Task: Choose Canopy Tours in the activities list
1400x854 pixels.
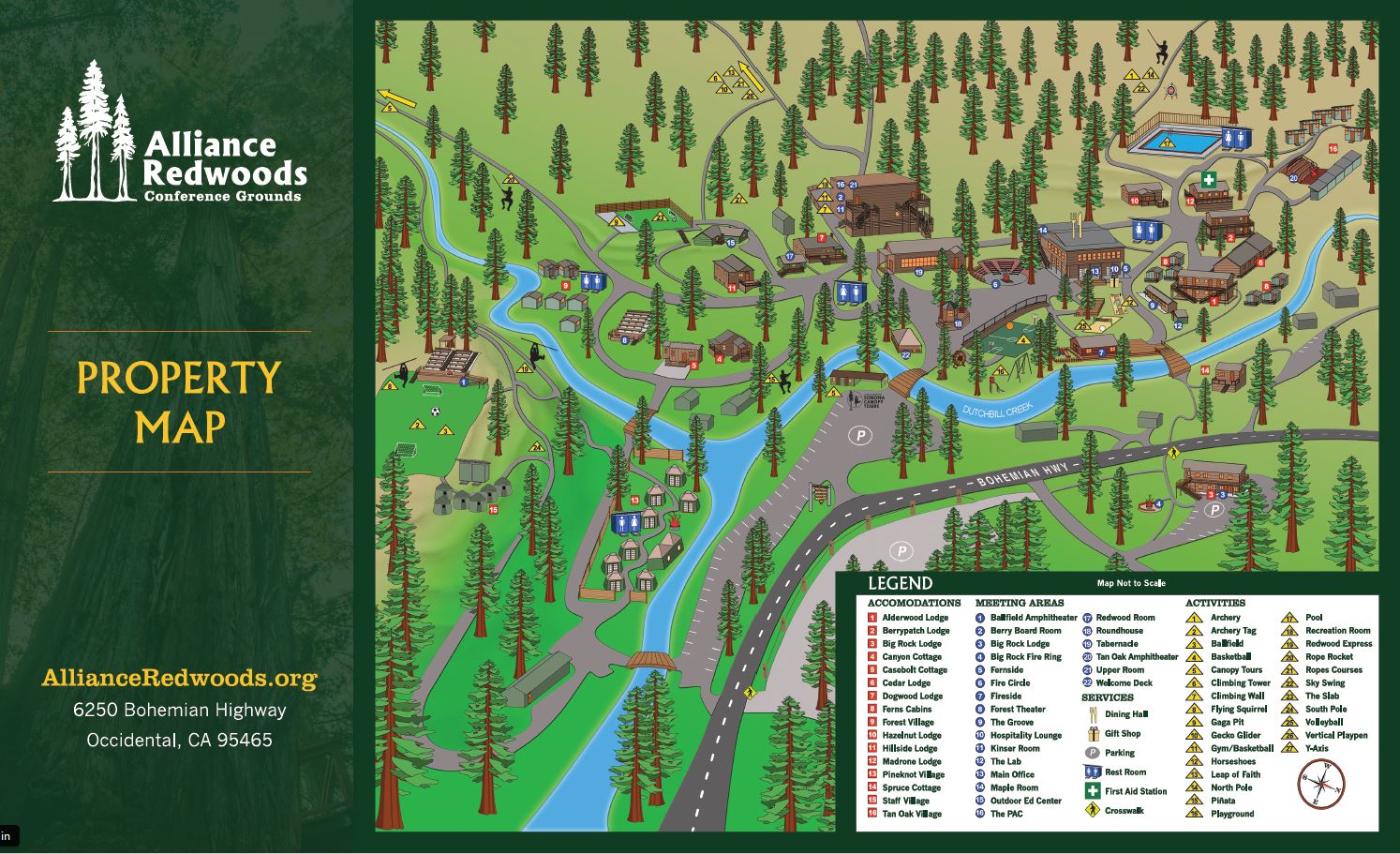Action: click(1236, 670)
